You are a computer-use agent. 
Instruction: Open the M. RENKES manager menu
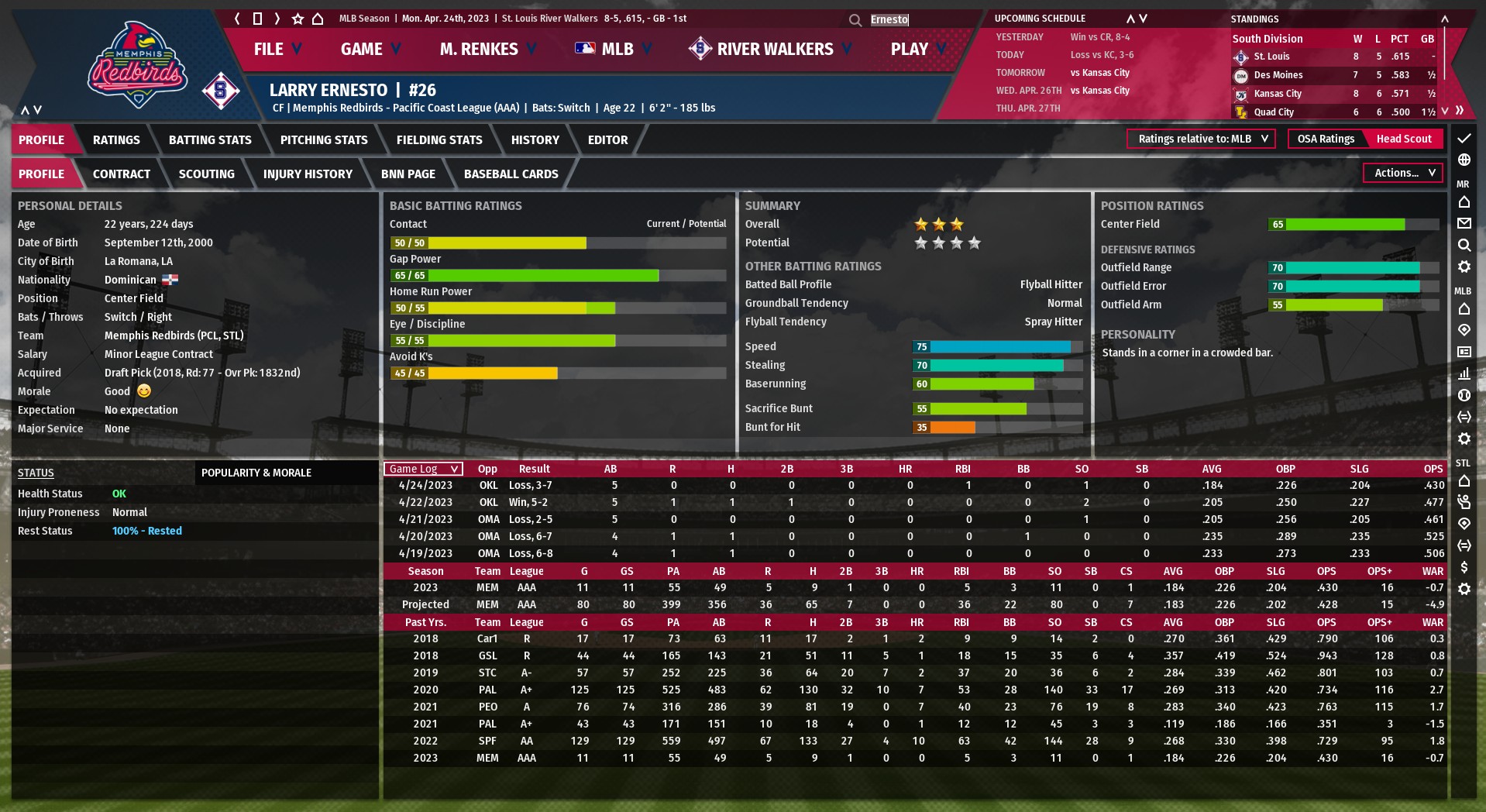pos(487,49)
